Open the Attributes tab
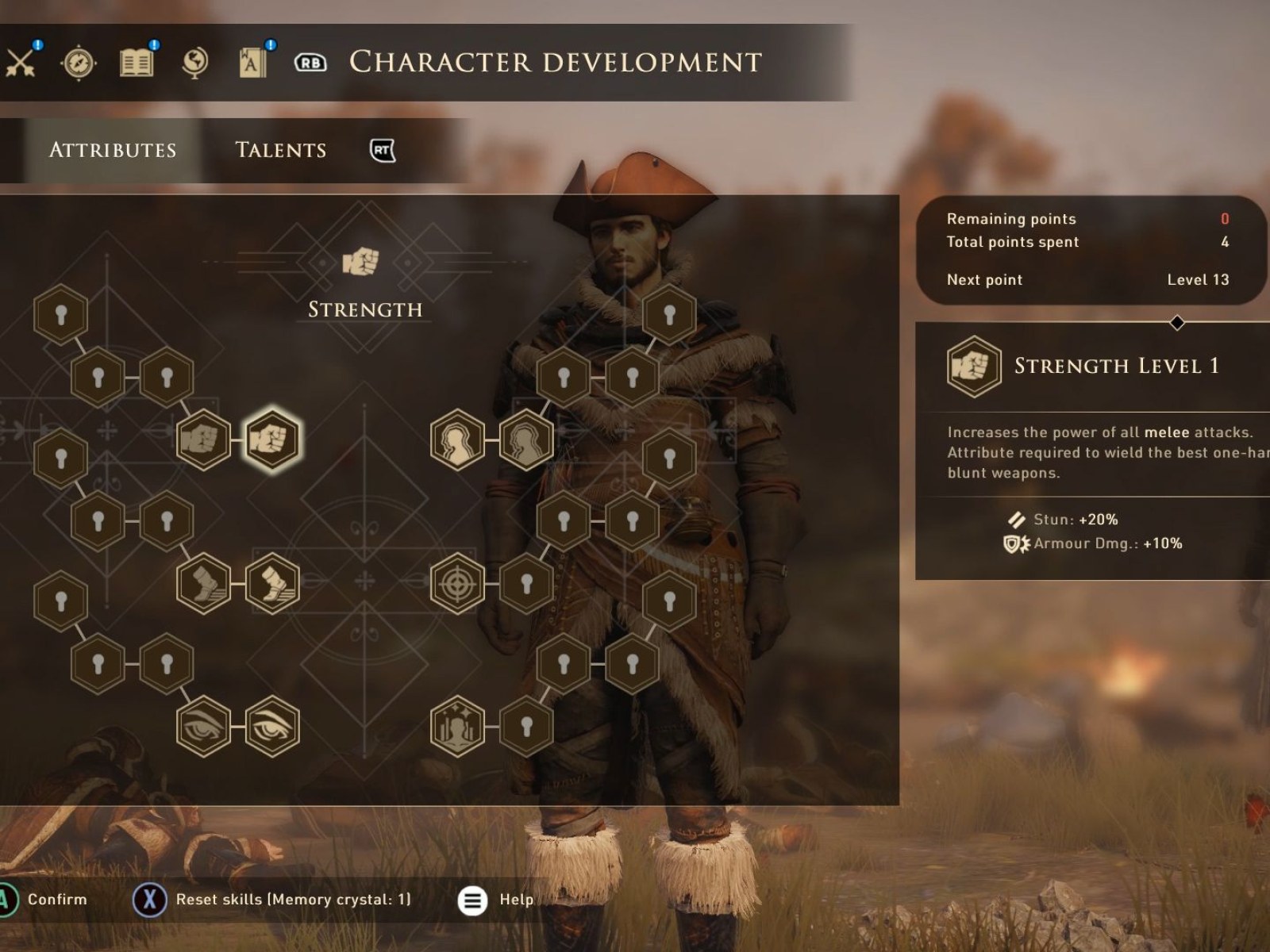 pos(113,149)
